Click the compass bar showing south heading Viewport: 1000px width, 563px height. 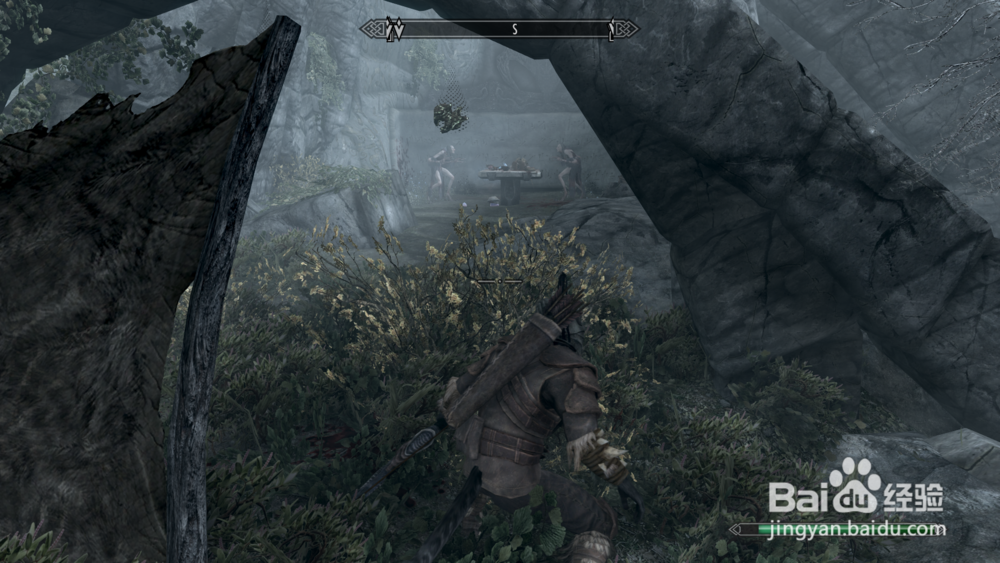pos(500,29)
